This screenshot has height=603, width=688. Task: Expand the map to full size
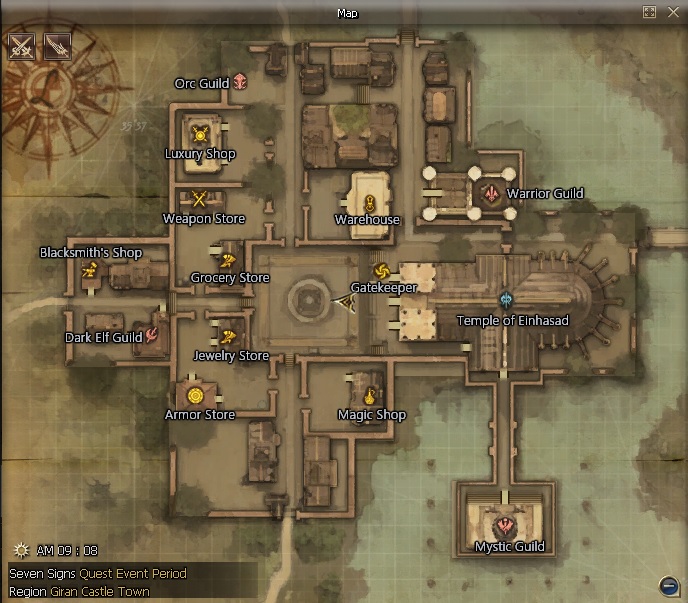click(x=649, y=12)
